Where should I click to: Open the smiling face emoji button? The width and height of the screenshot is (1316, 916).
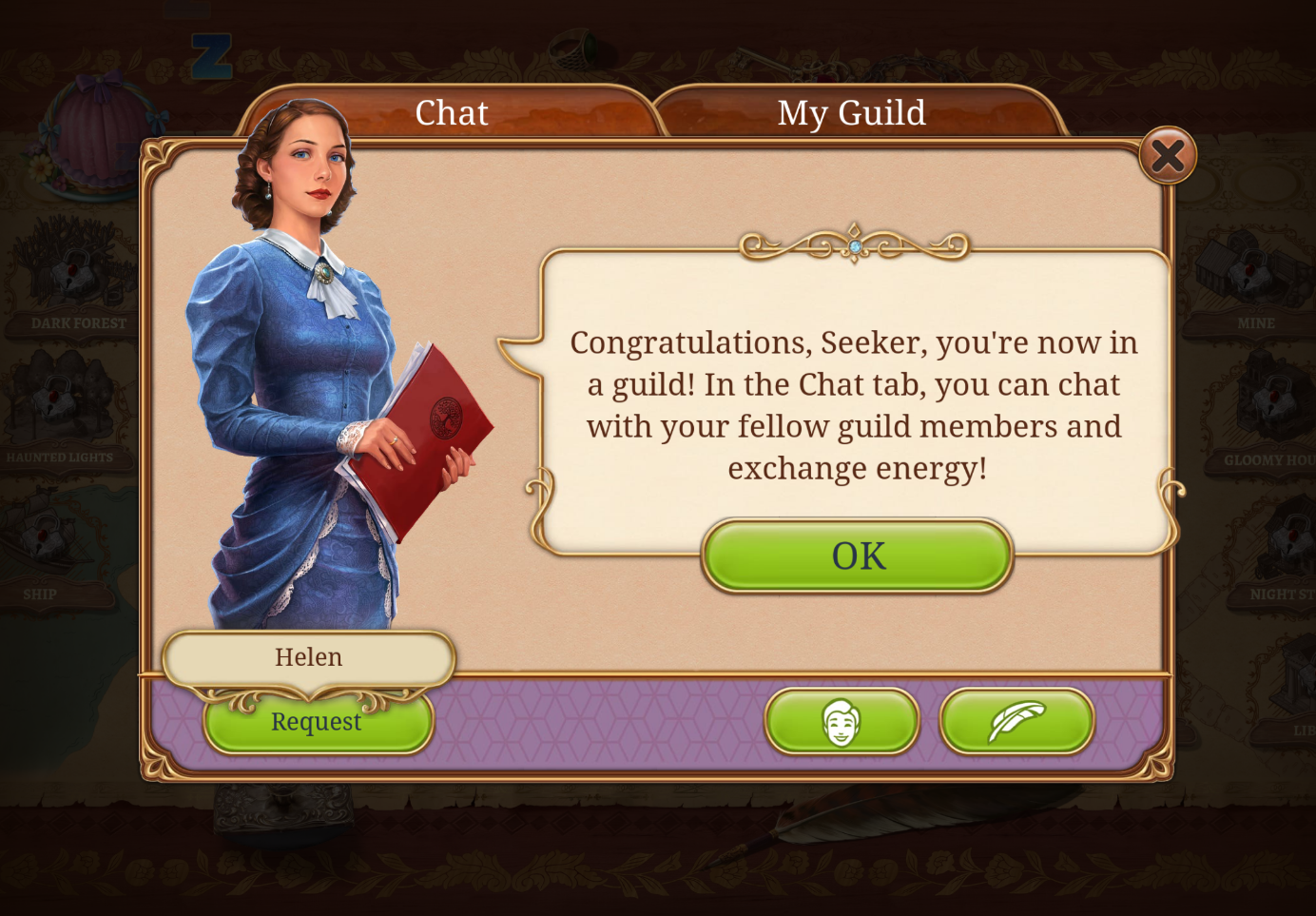842,722
